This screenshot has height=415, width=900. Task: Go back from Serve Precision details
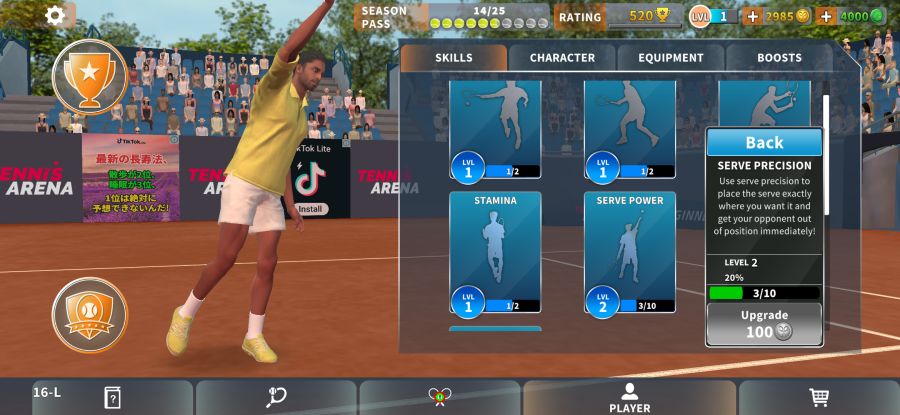click(764, 142)
